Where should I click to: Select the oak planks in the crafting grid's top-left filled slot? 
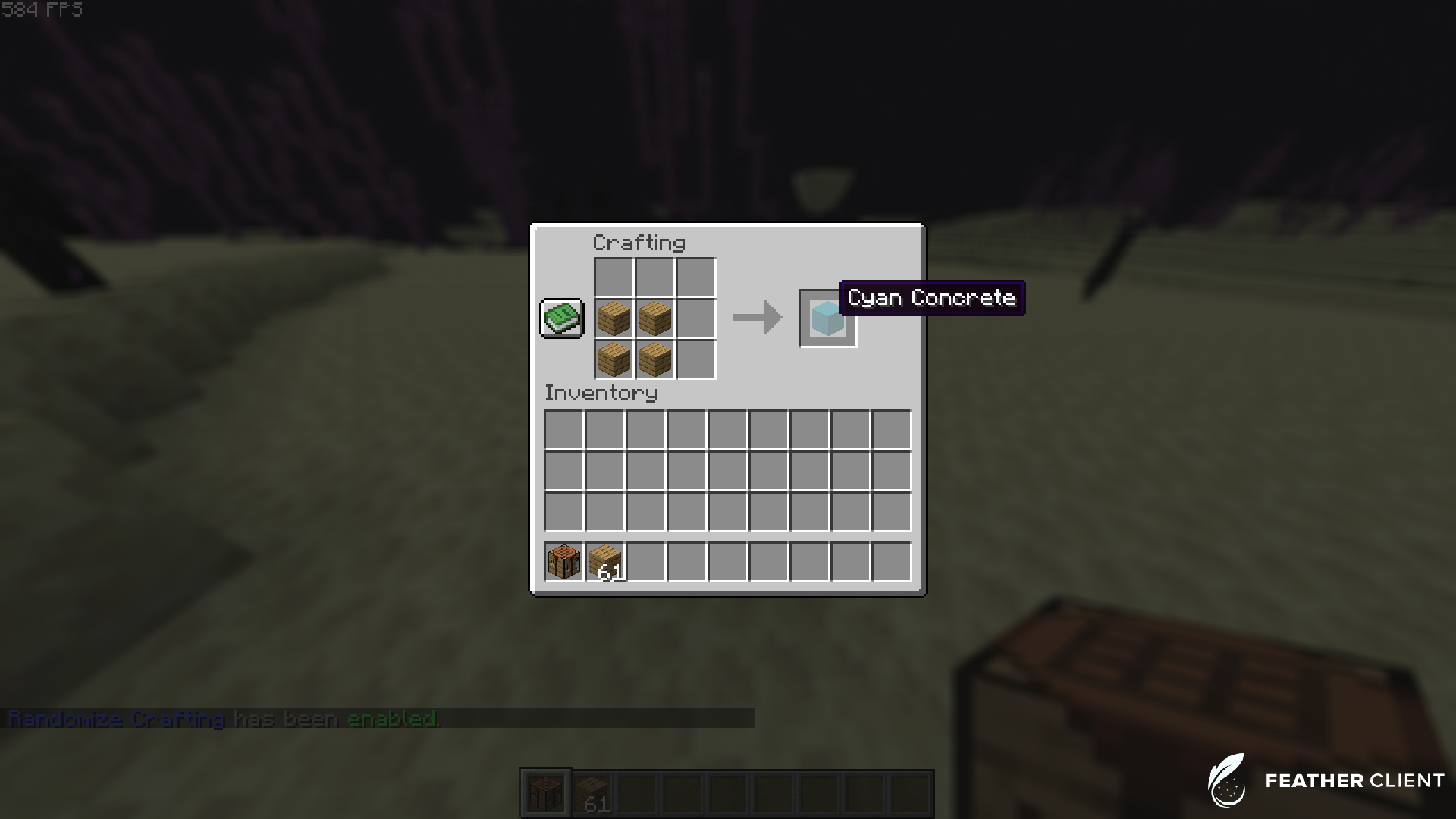(613, 318)
